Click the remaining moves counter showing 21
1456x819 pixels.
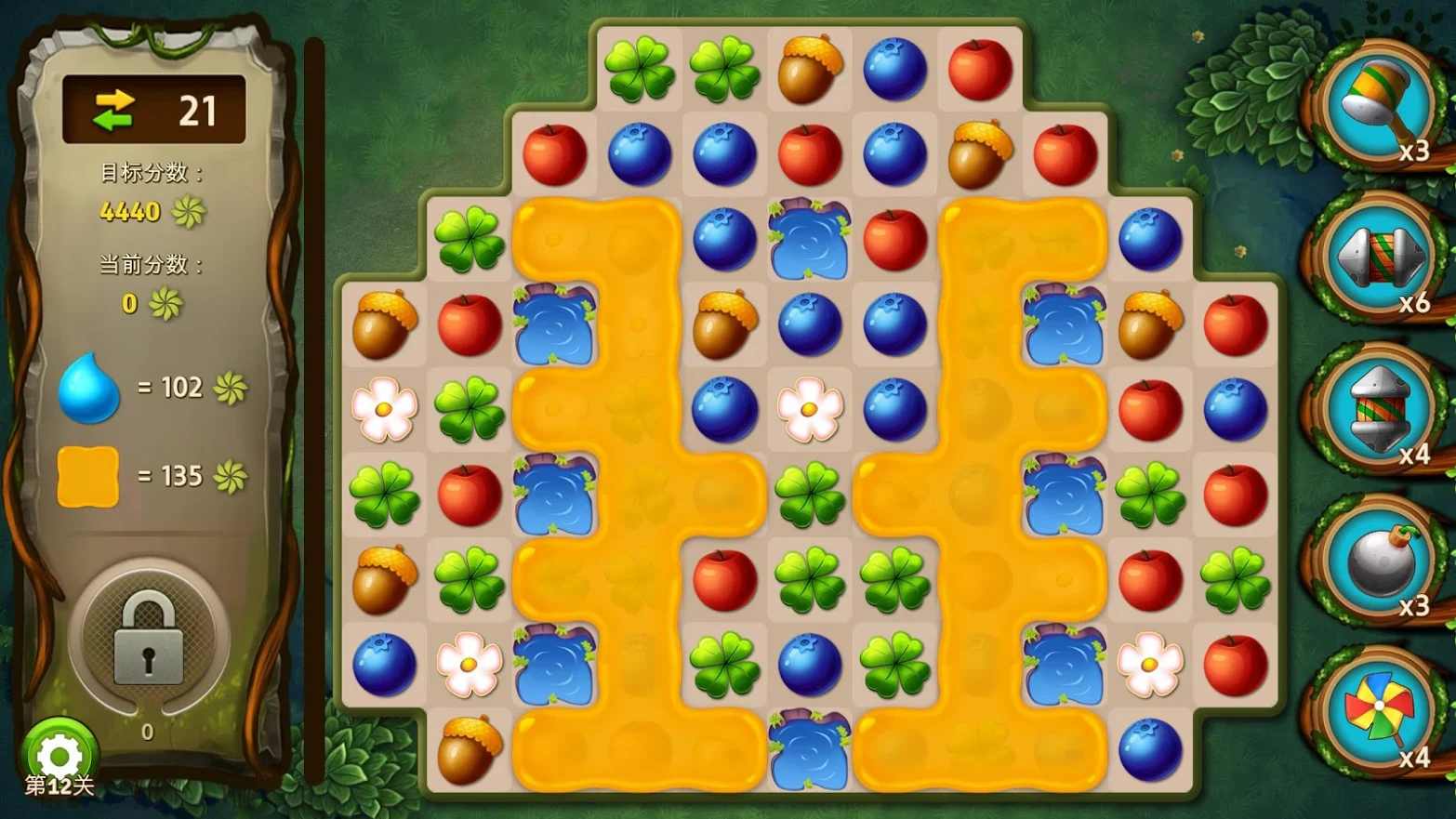coord(195,110)
